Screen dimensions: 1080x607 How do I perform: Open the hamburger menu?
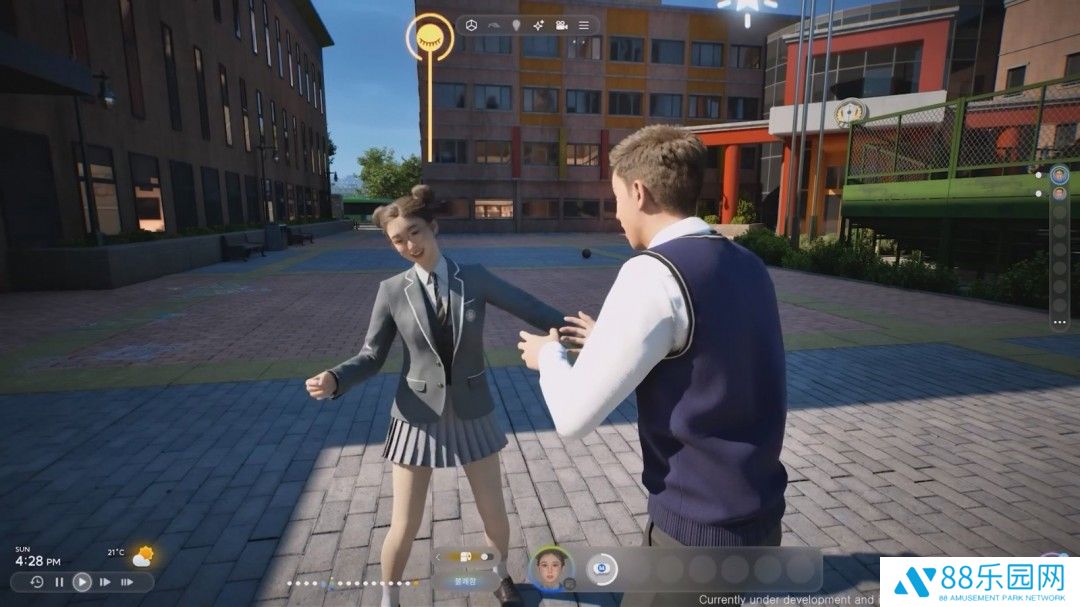(584, 25)
